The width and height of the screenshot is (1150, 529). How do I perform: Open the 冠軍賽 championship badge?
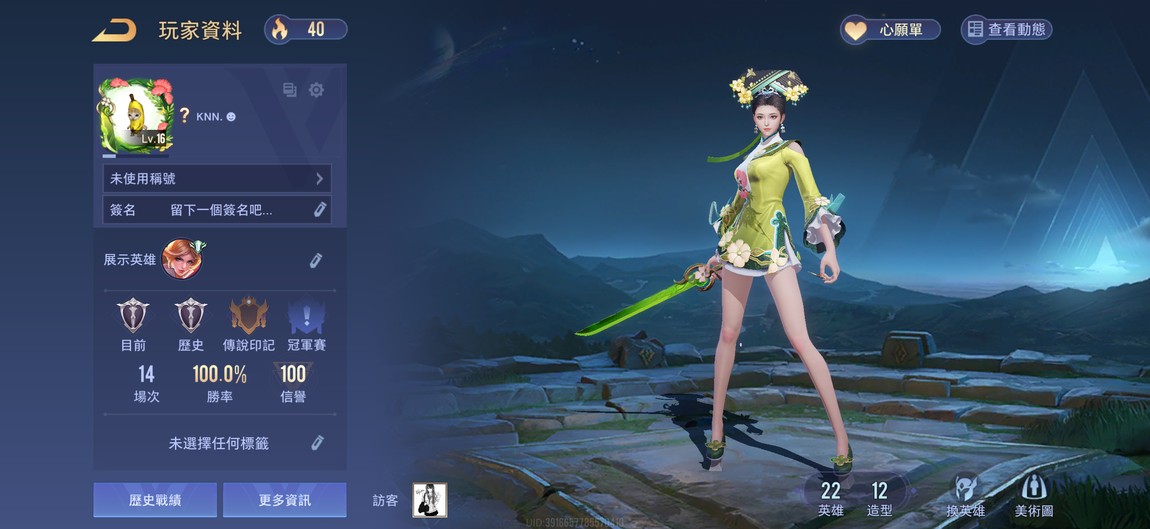[306, 318]
